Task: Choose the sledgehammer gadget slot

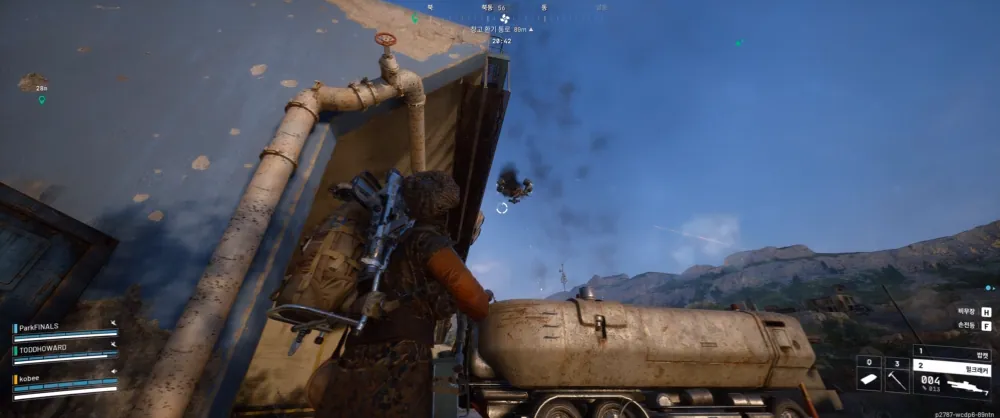Action: tap(896, 380)
